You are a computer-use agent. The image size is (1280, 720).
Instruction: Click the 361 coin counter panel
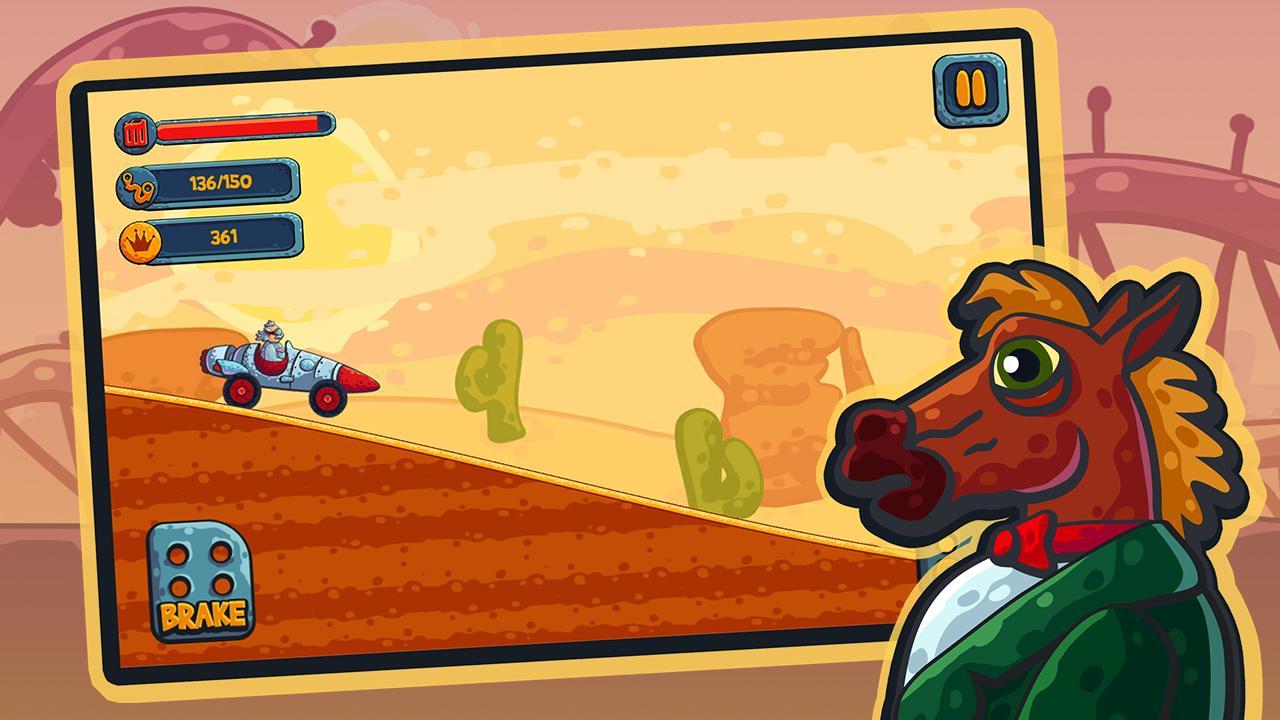click(228, 237)
